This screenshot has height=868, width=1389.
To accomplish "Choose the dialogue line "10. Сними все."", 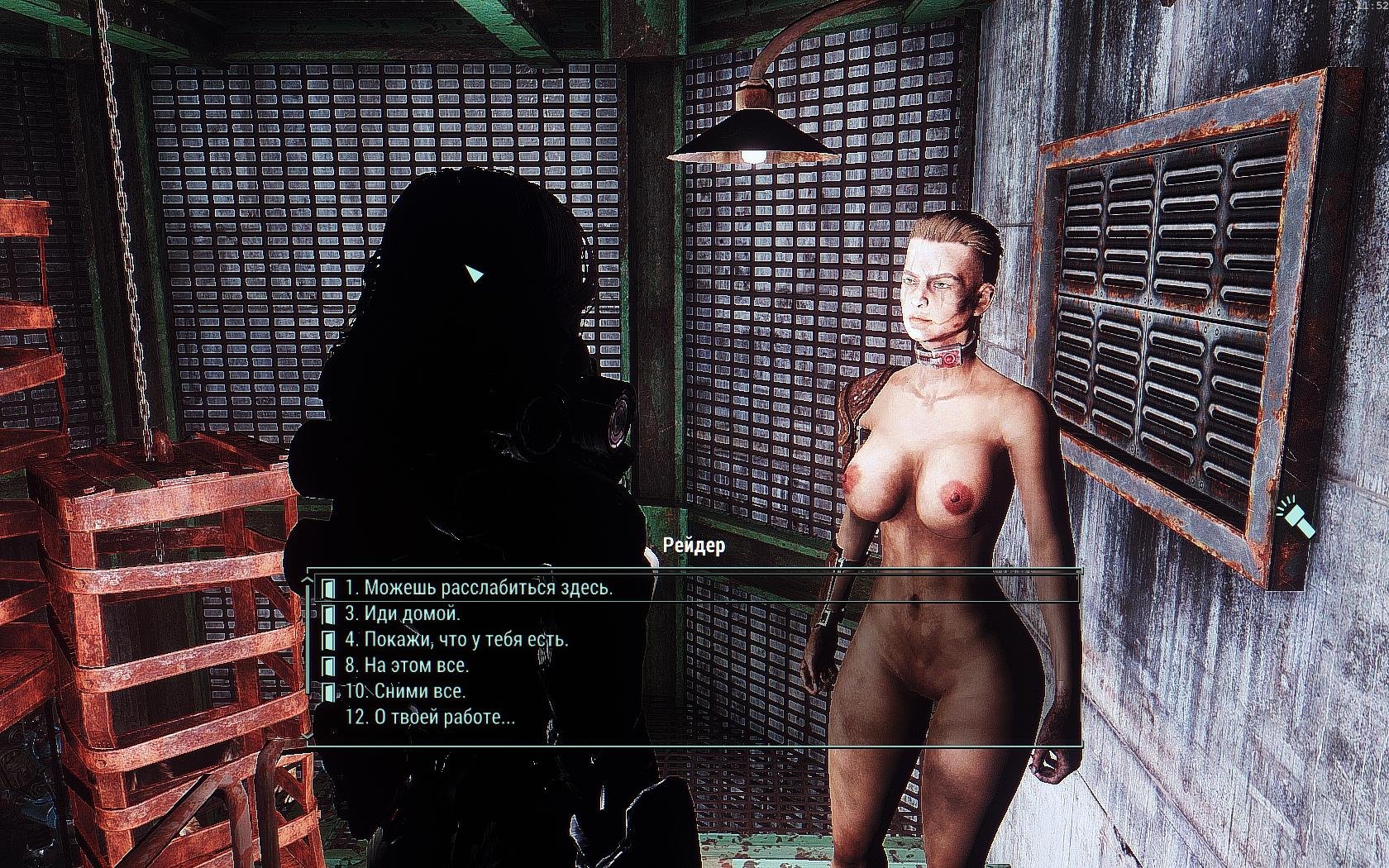I will pos(405,691).
